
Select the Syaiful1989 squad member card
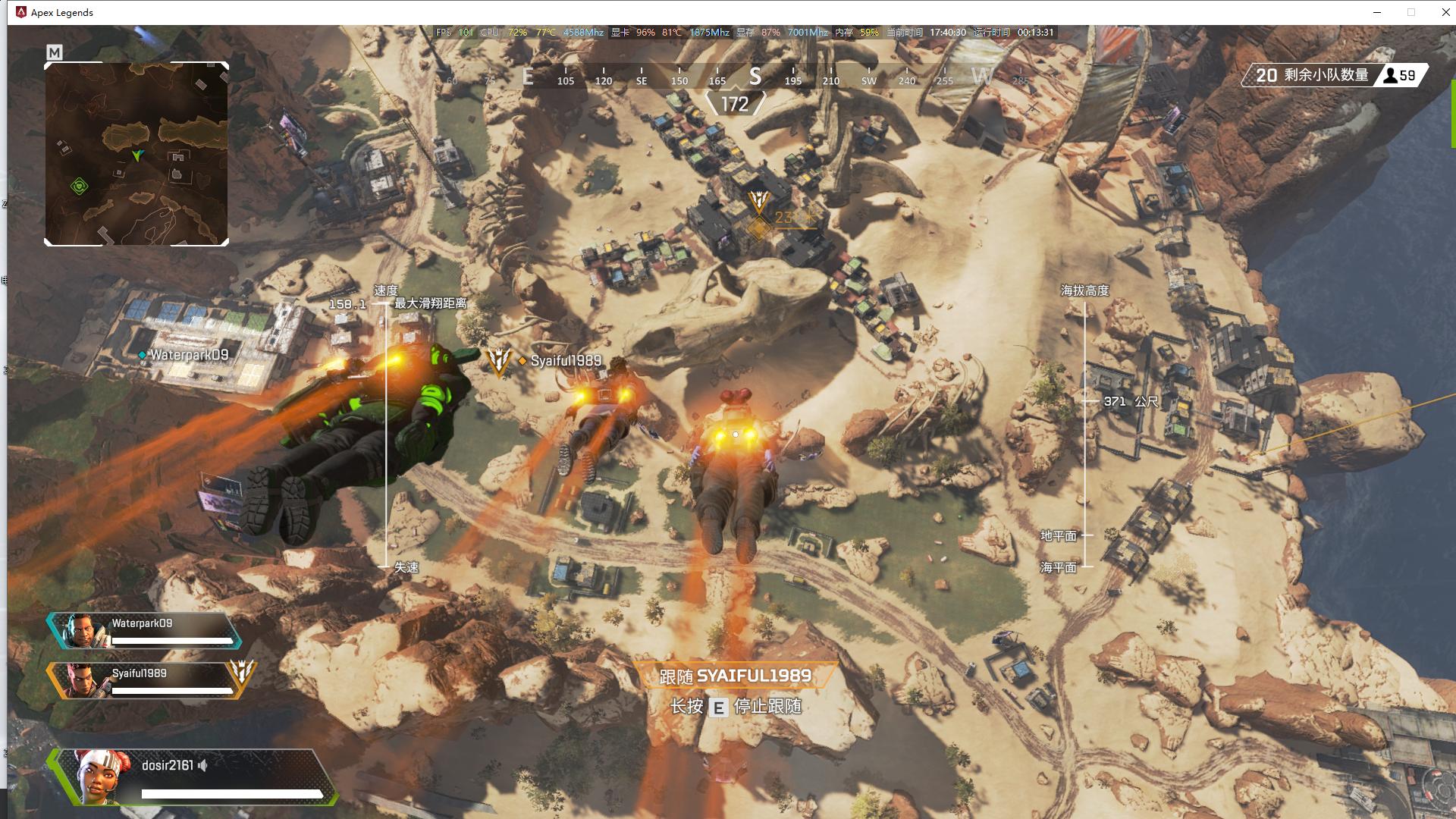coord(141,680)
